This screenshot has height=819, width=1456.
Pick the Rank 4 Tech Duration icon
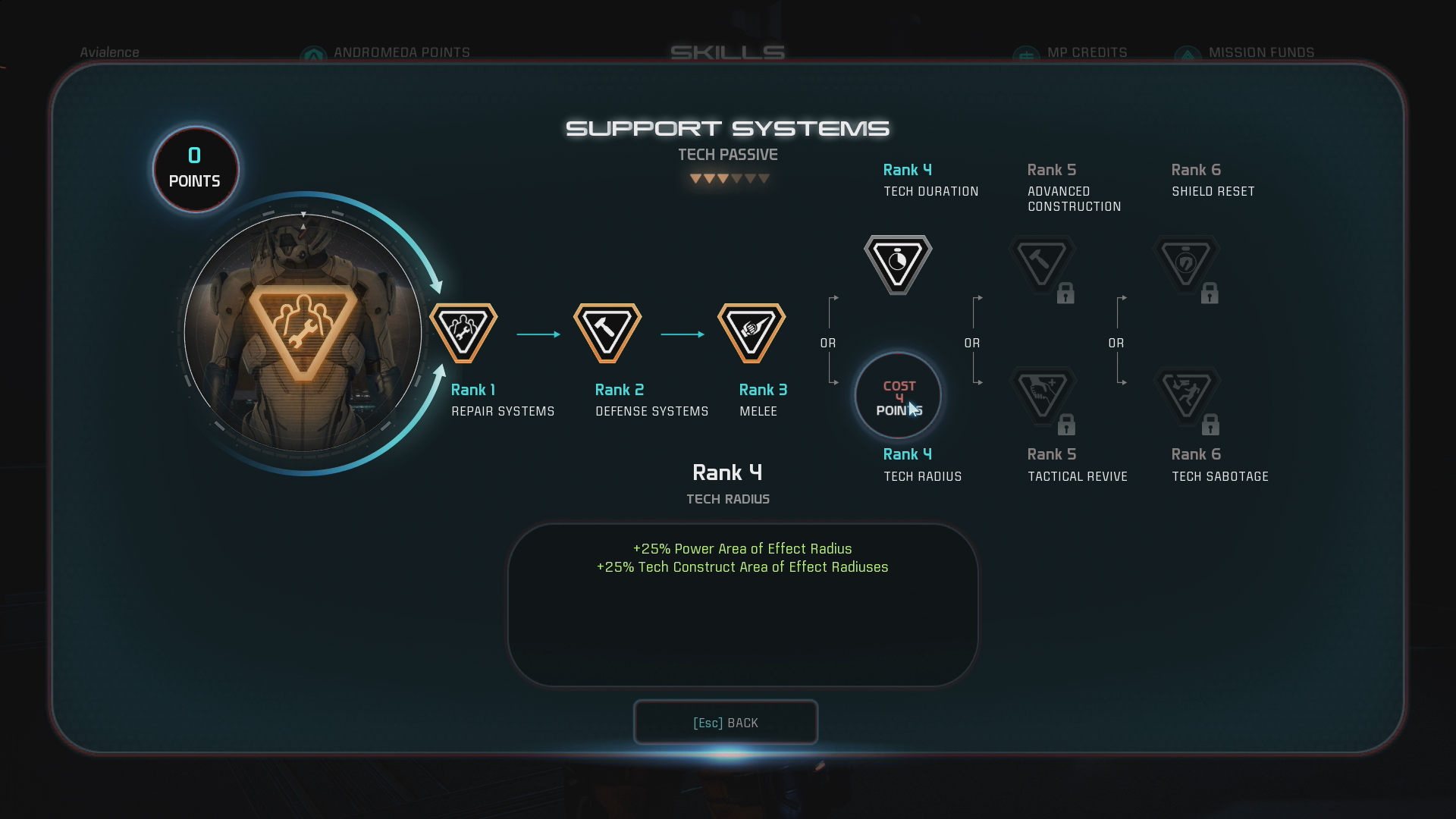898,264
